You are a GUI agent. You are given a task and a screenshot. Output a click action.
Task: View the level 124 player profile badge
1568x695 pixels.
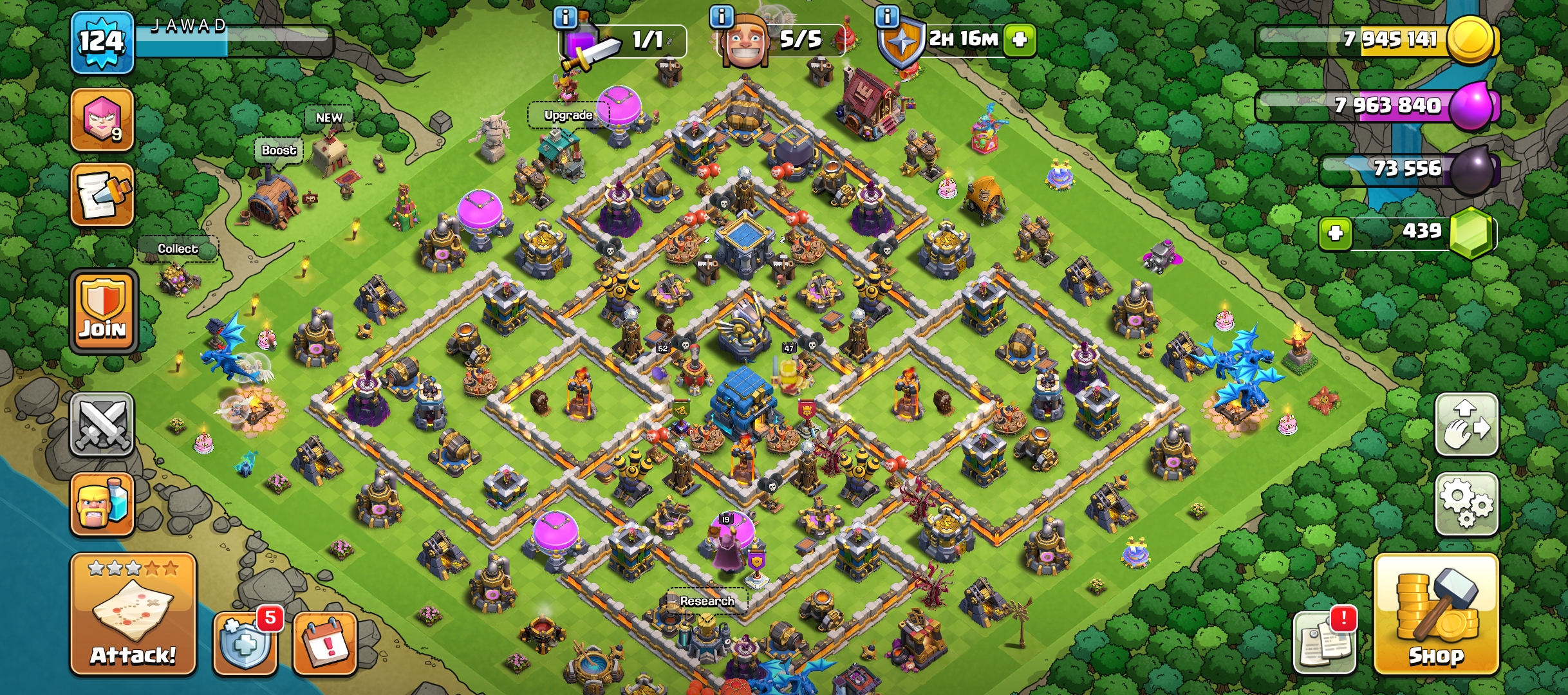click(x=102, y=42)
